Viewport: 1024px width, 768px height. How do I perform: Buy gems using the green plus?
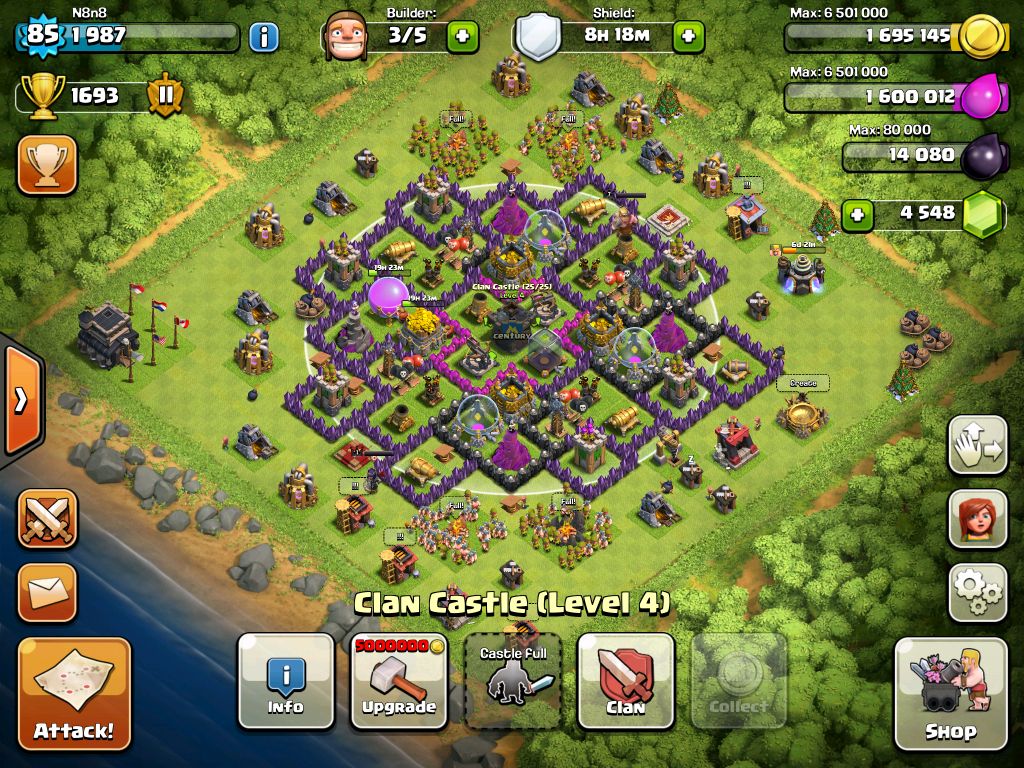pyautogui.click(x=856, y=213)
